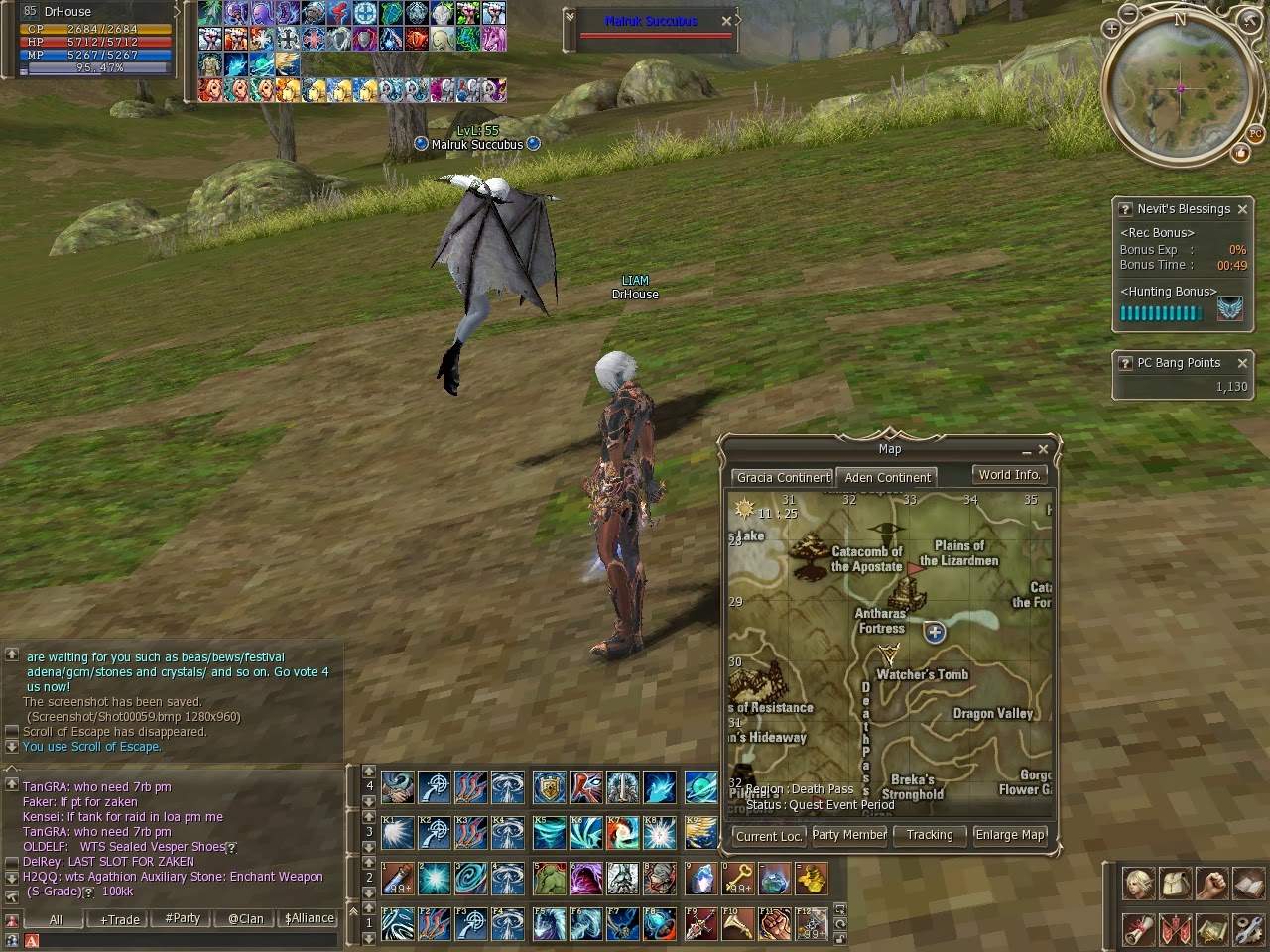Zoom in the minimap with the plus button

pyautogui.click(x=1111, y=29)
